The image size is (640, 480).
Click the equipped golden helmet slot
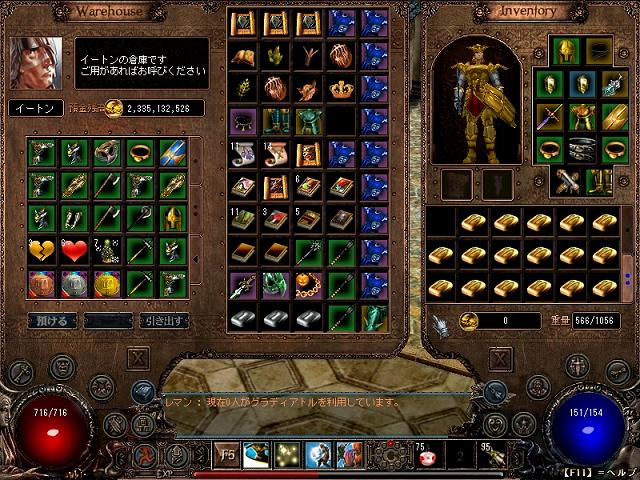(x=566, y=49)
